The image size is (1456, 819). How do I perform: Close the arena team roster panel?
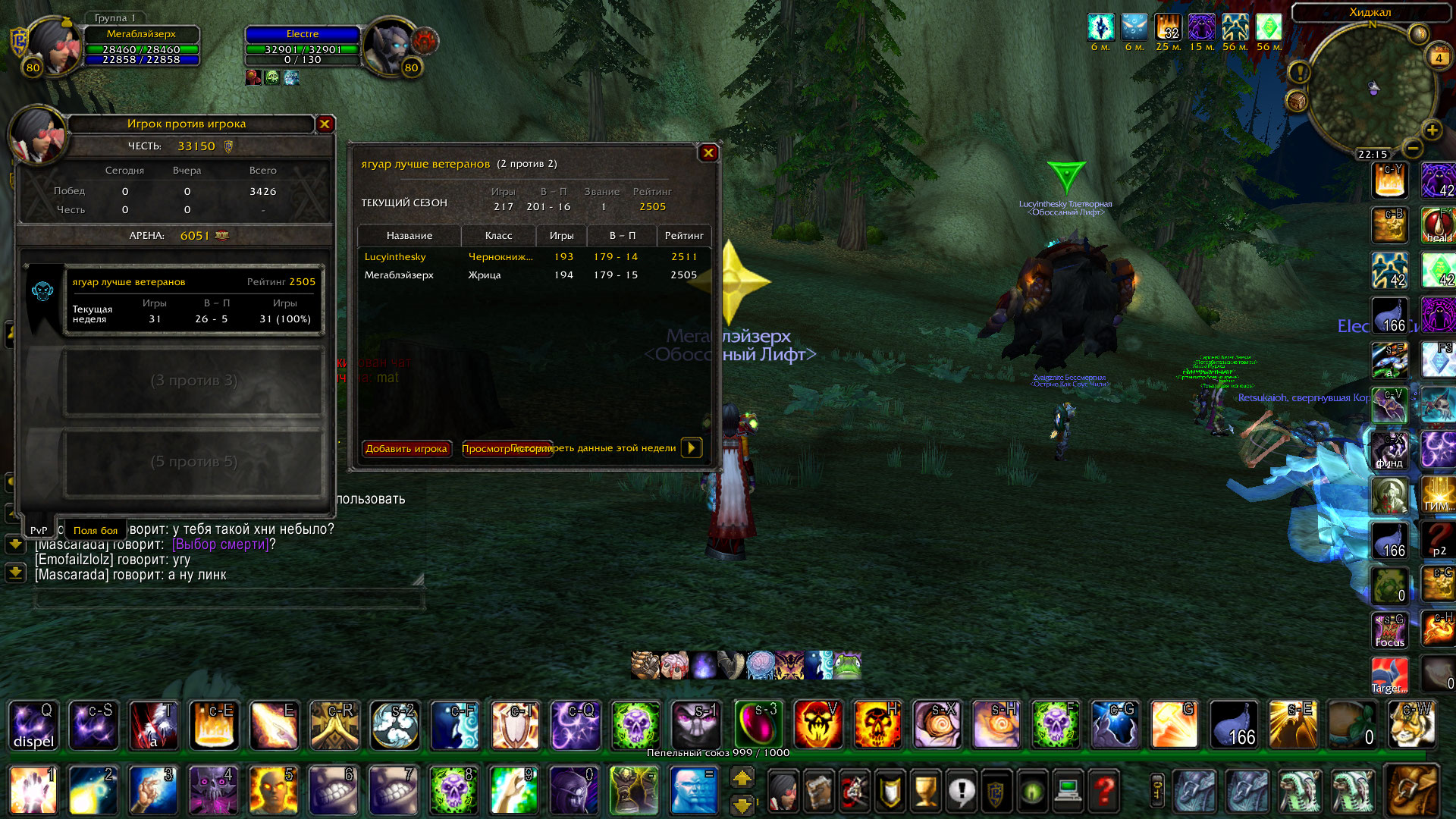coord(708,153)
